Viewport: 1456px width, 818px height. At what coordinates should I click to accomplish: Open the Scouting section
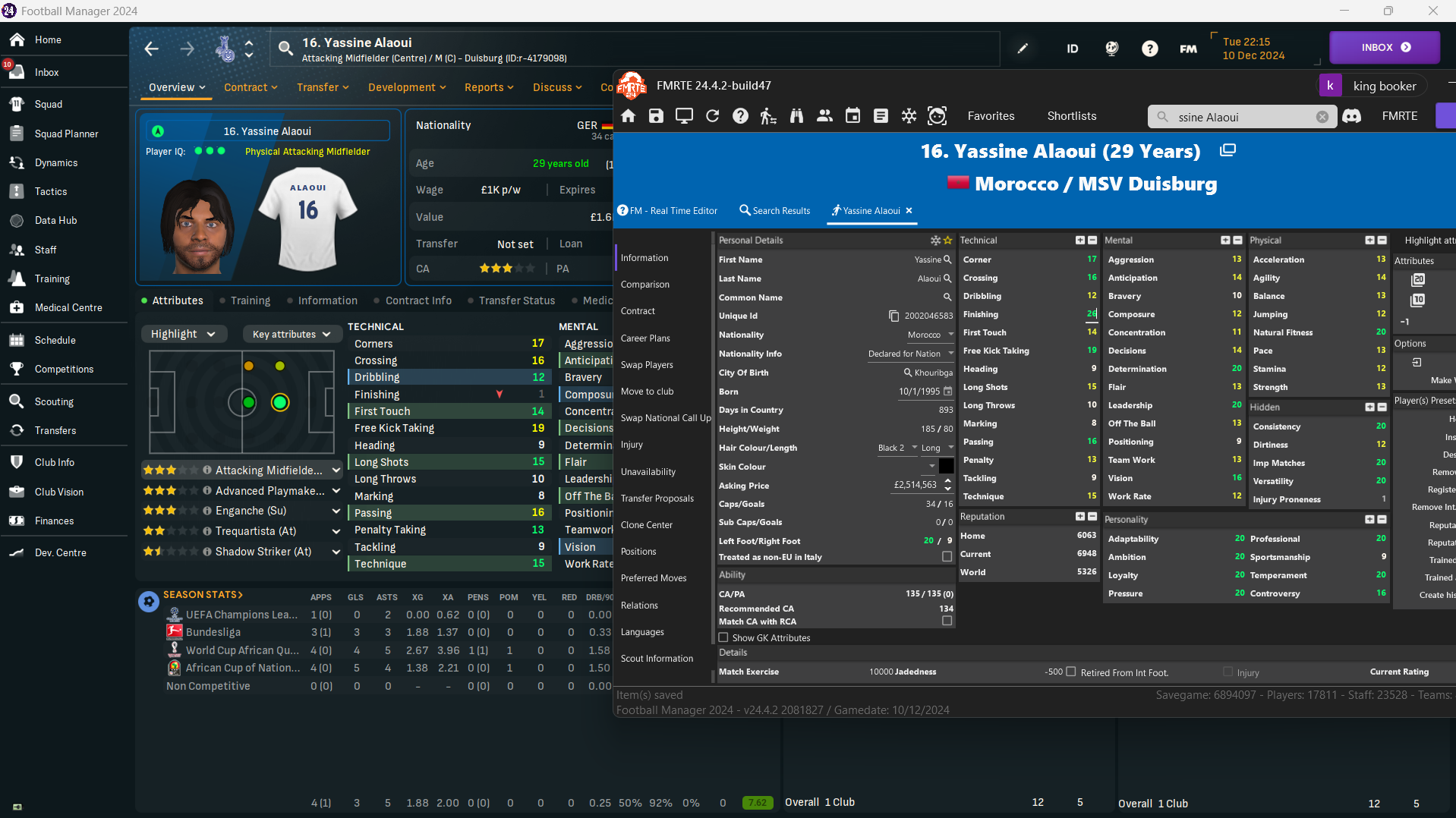53,401
